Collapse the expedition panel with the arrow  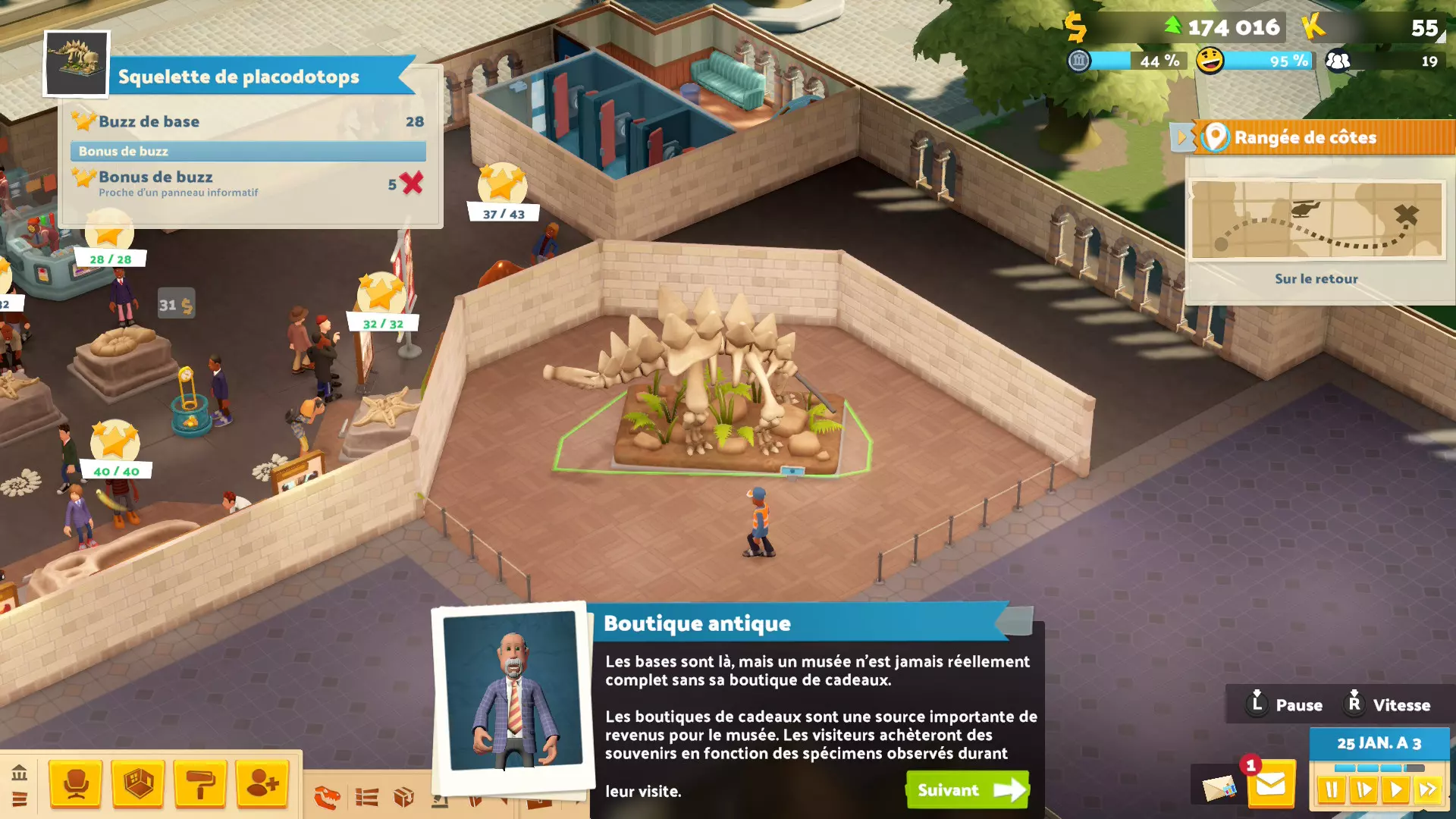point(1181,137)
